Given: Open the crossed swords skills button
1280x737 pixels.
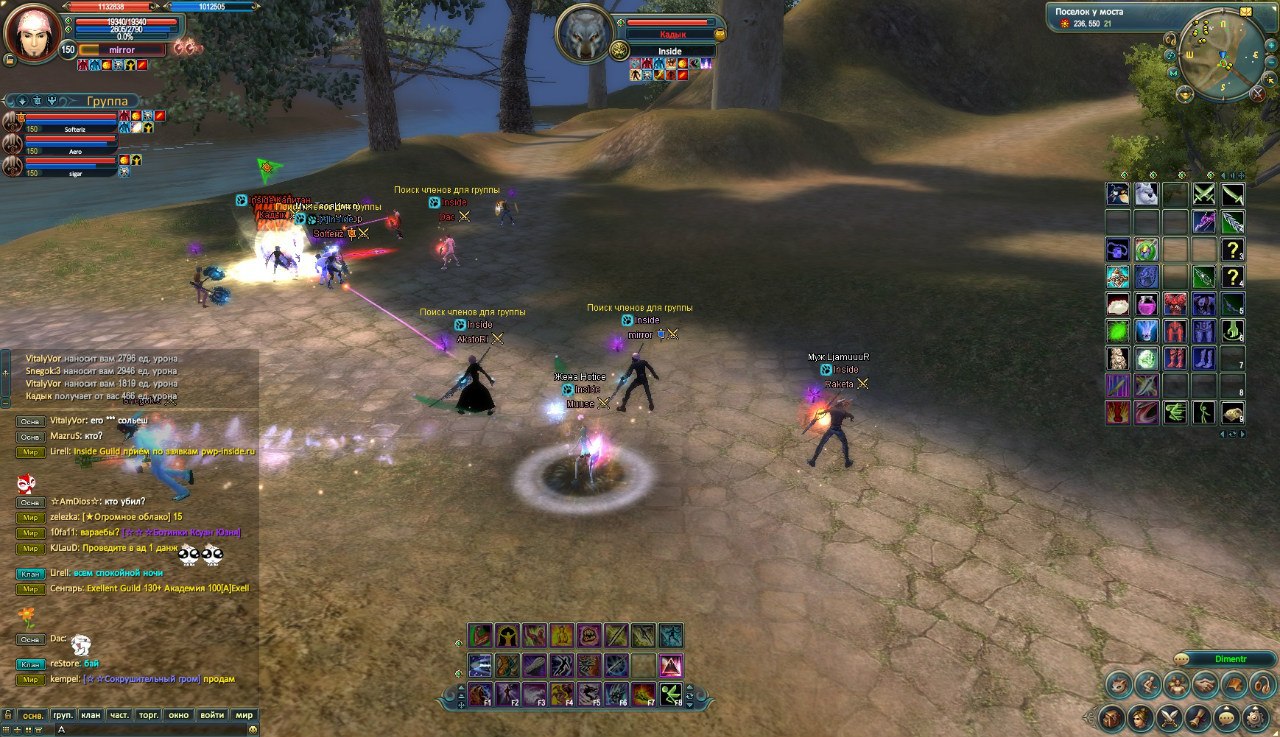Looking at the screenshot, I should (x=1169, y=718).
